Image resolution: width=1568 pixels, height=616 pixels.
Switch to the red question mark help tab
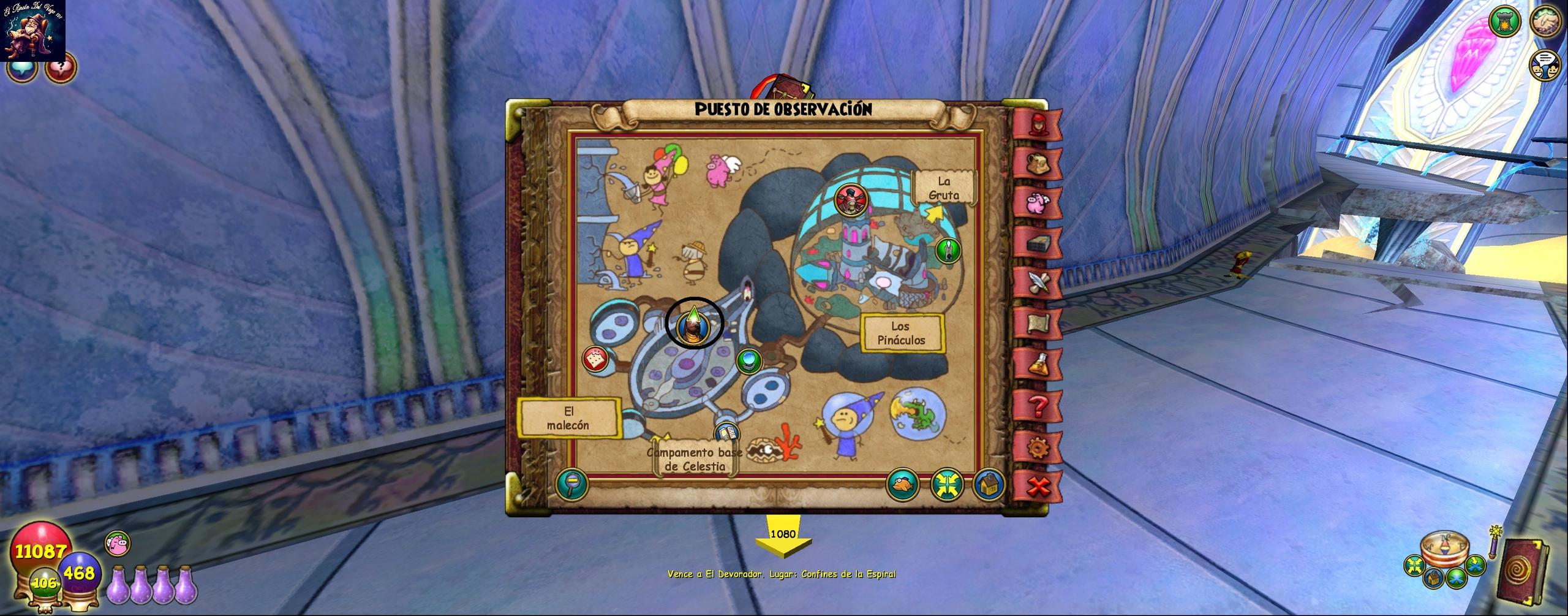click(1038, 406)
